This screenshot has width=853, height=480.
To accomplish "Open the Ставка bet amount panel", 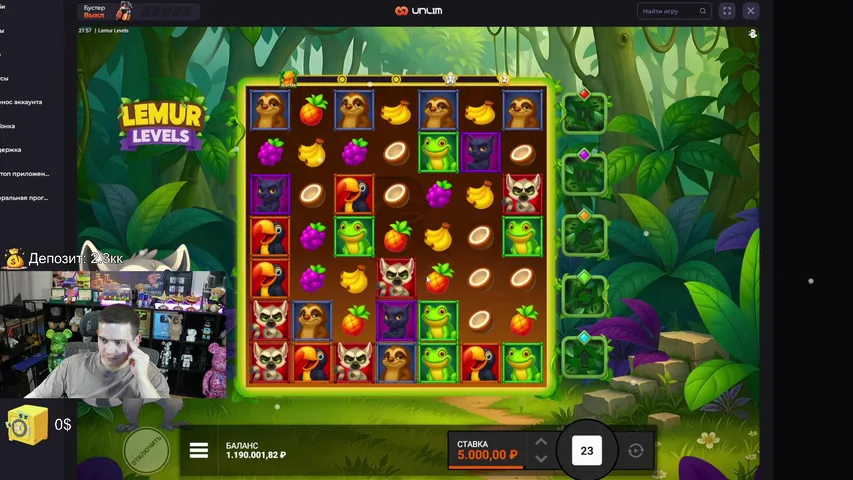I will coord(487,451).
